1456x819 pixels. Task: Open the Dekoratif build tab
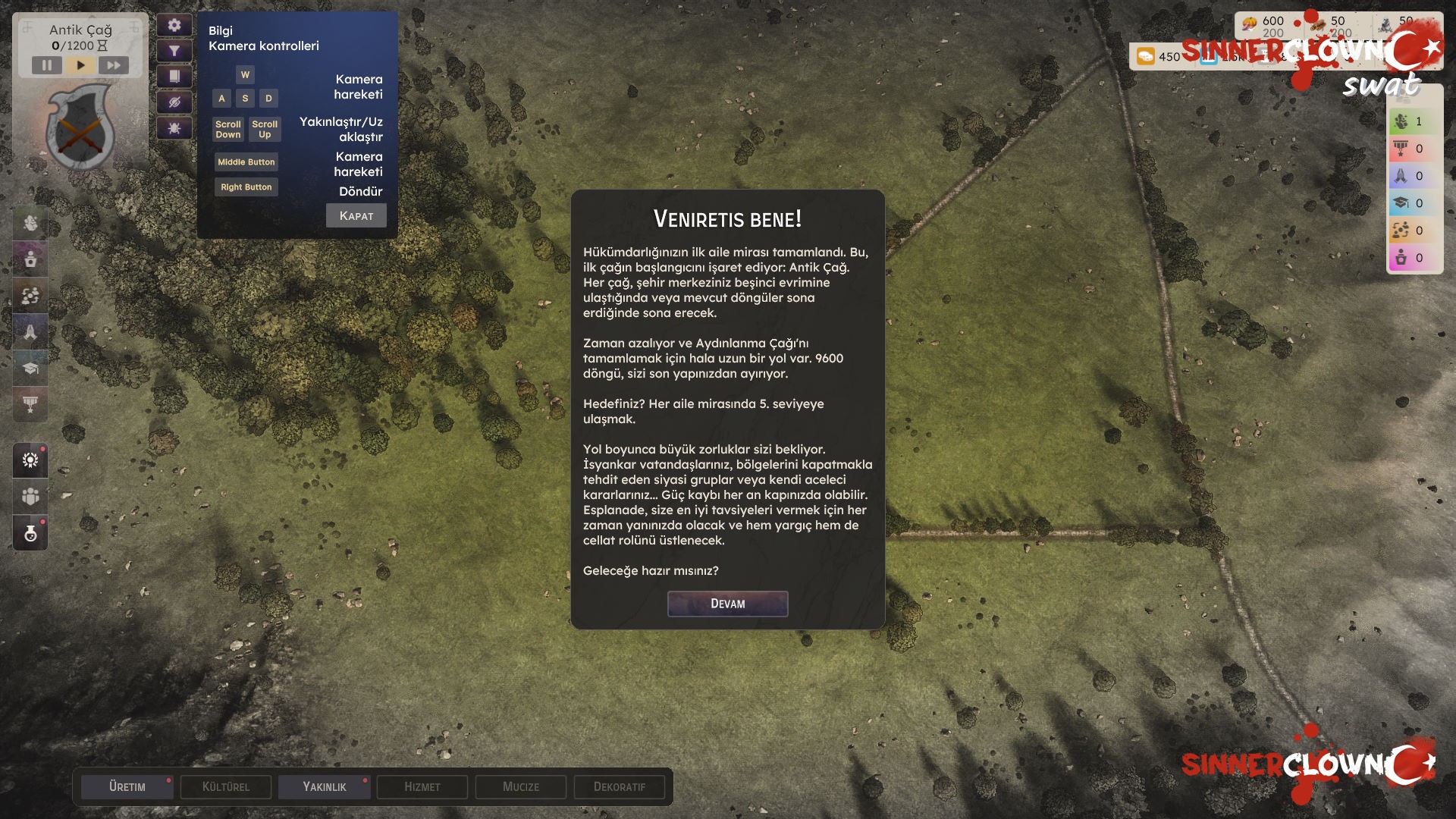620,787
